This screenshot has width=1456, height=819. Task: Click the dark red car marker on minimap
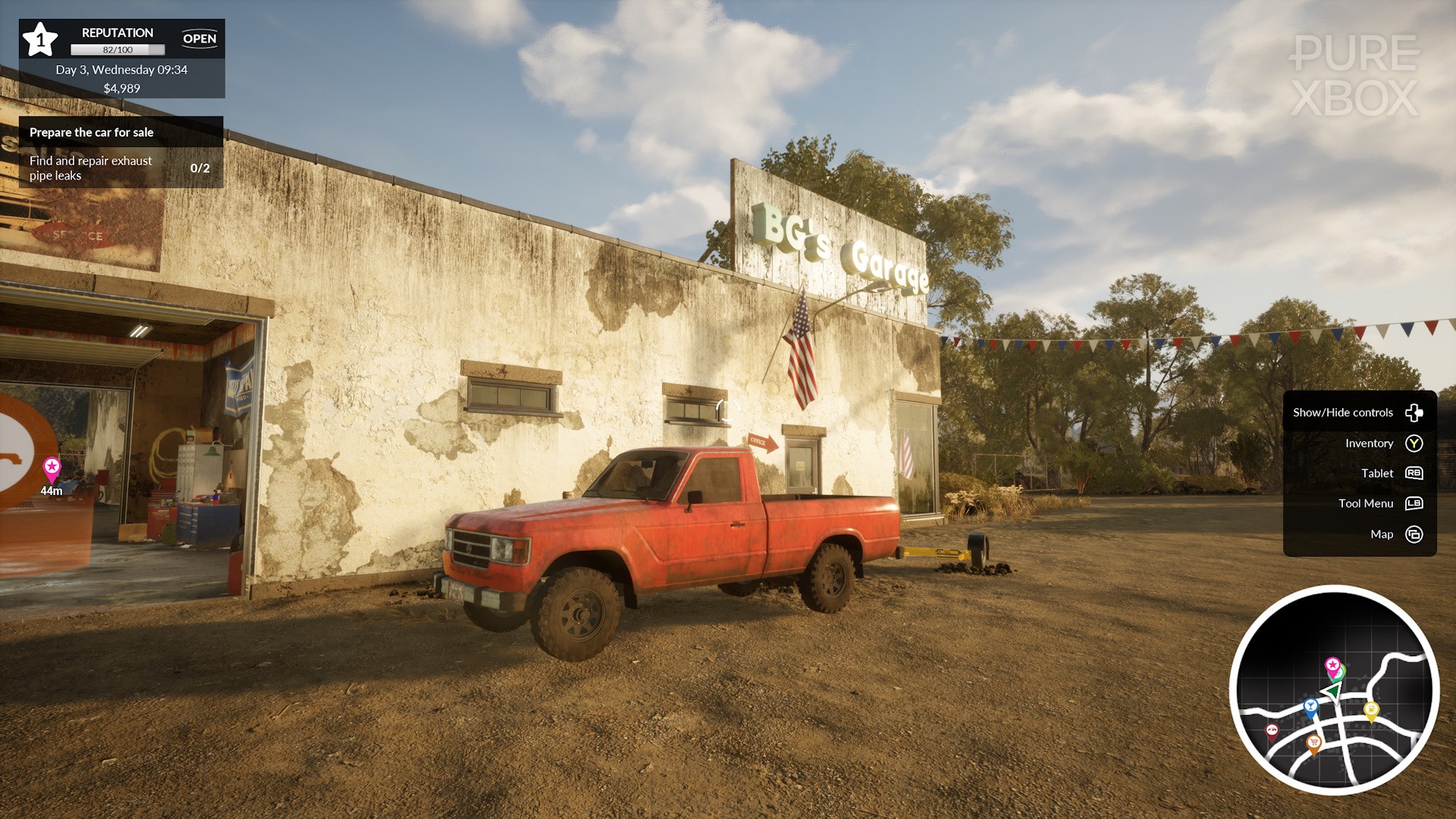tap(1272, 730)
